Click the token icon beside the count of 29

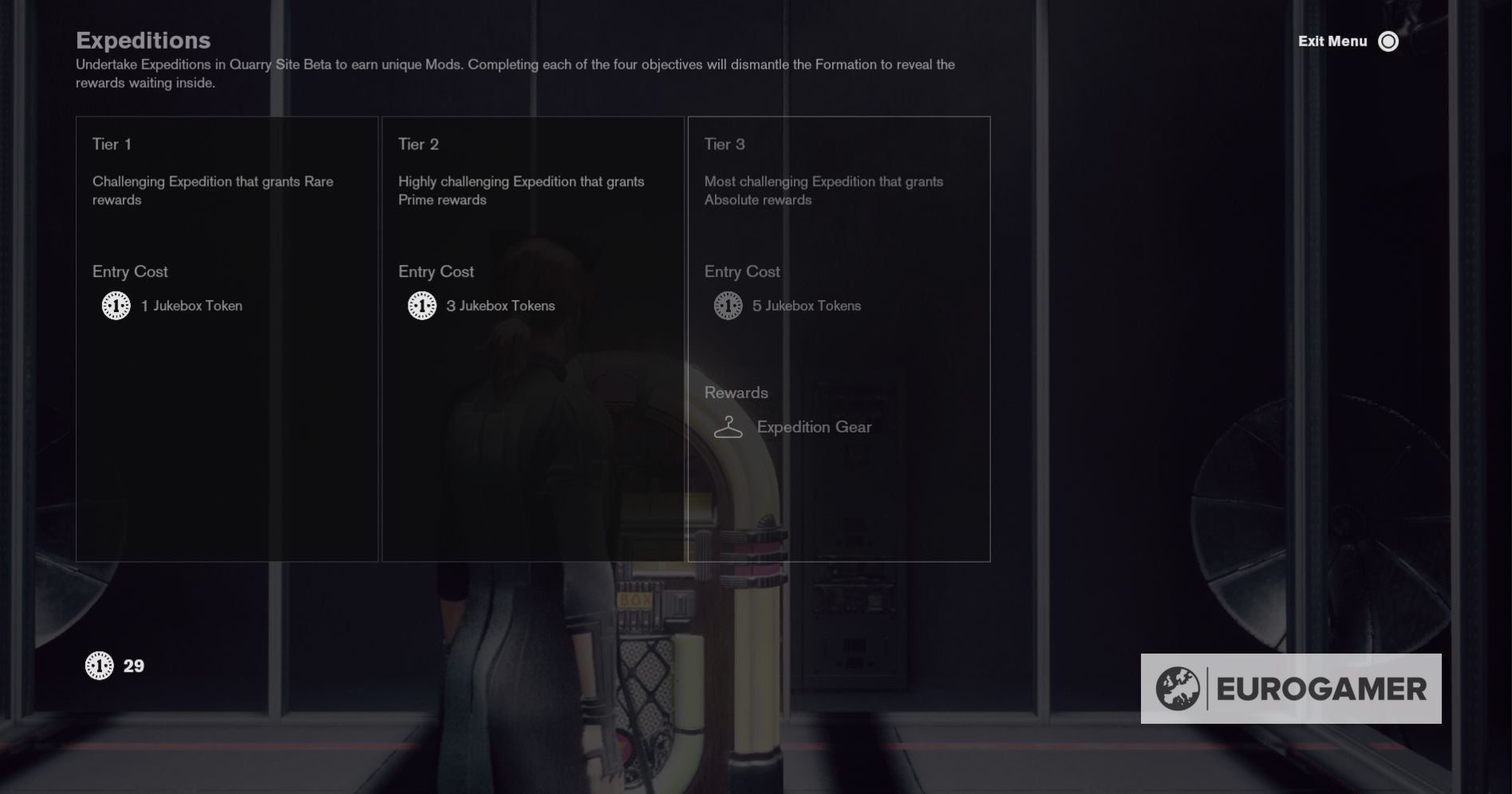98,665
